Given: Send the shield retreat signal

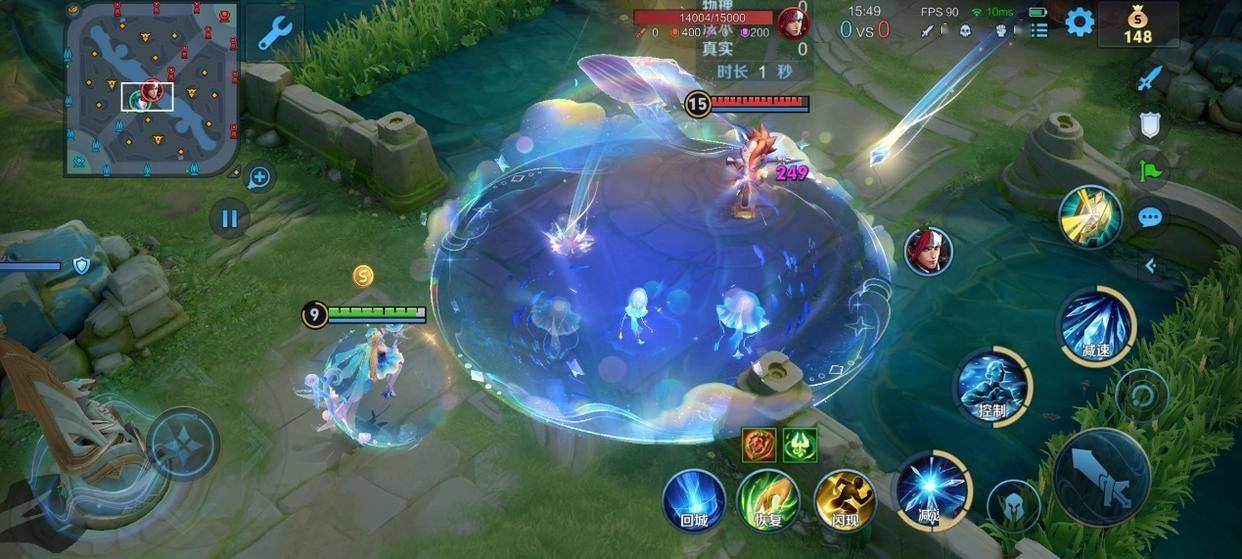Looking at the screenshot, I should (x=1150, y=124).
